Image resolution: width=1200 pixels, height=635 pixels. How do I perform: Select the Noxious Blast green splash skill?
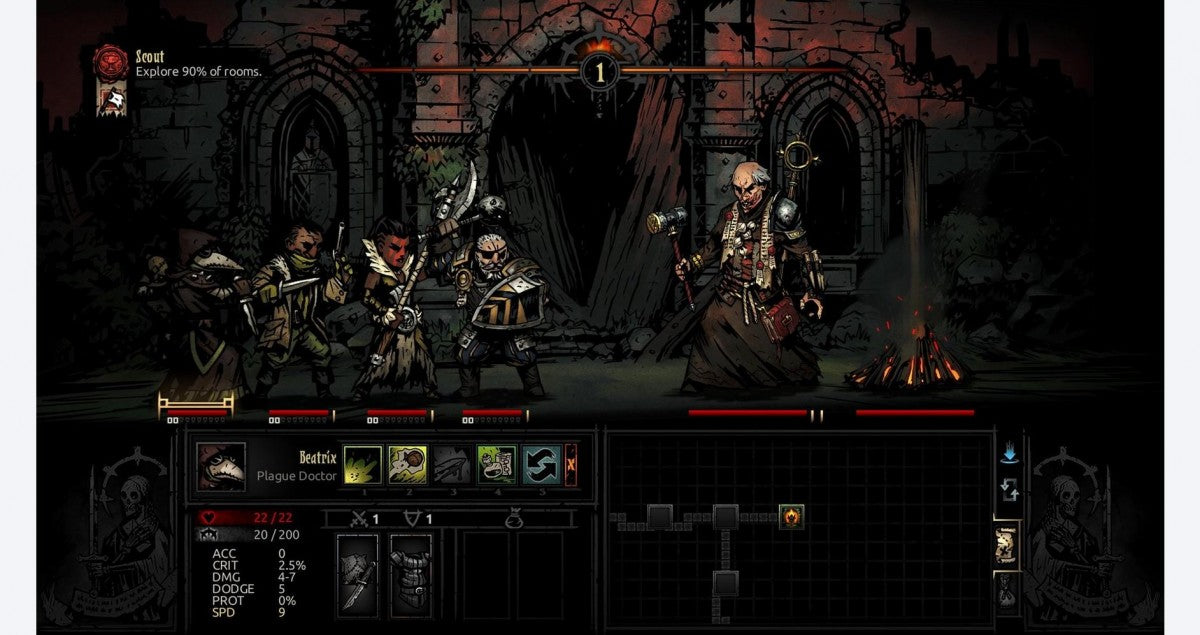361,464
